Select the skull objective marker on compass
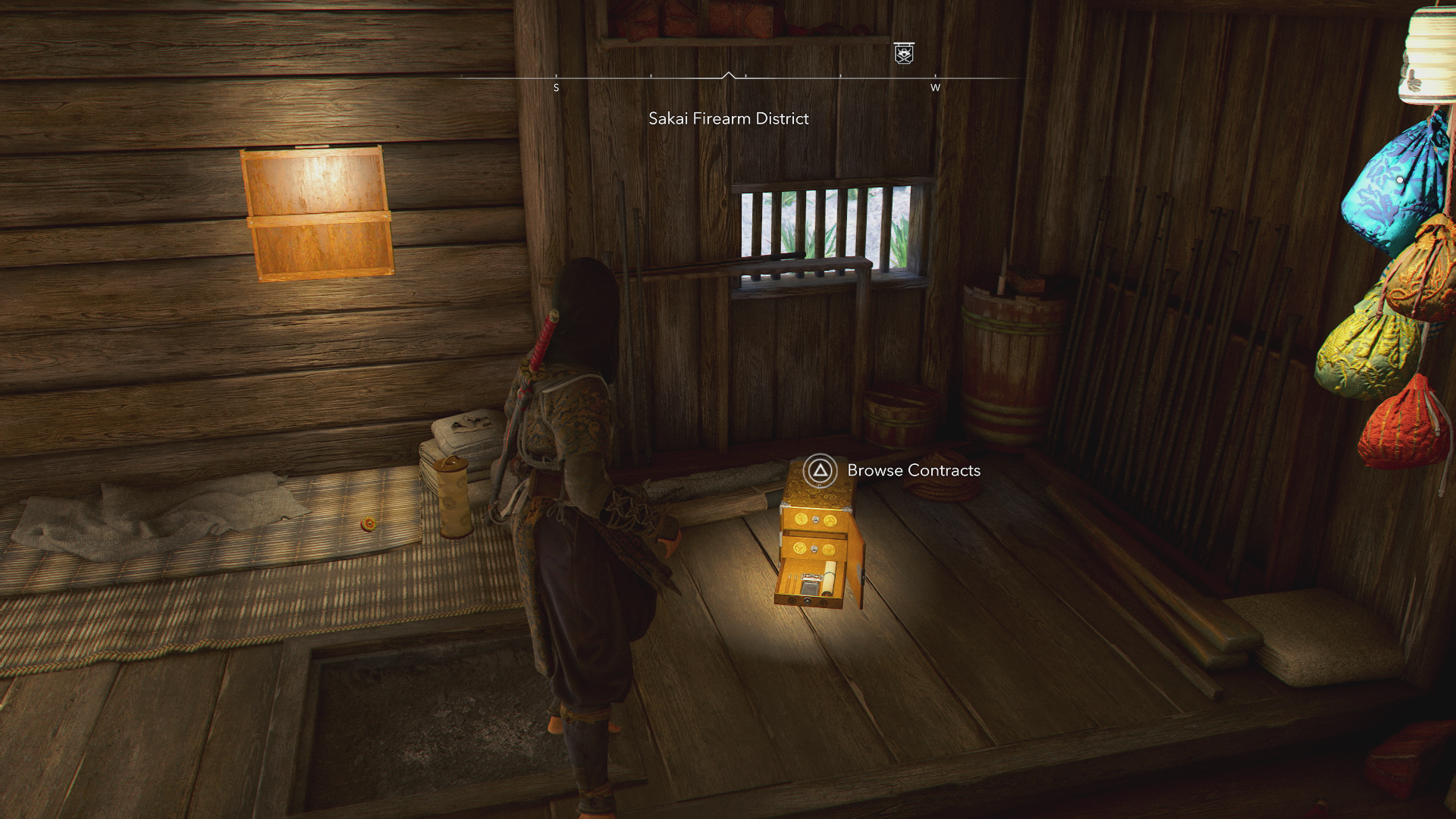 point(903,53)
